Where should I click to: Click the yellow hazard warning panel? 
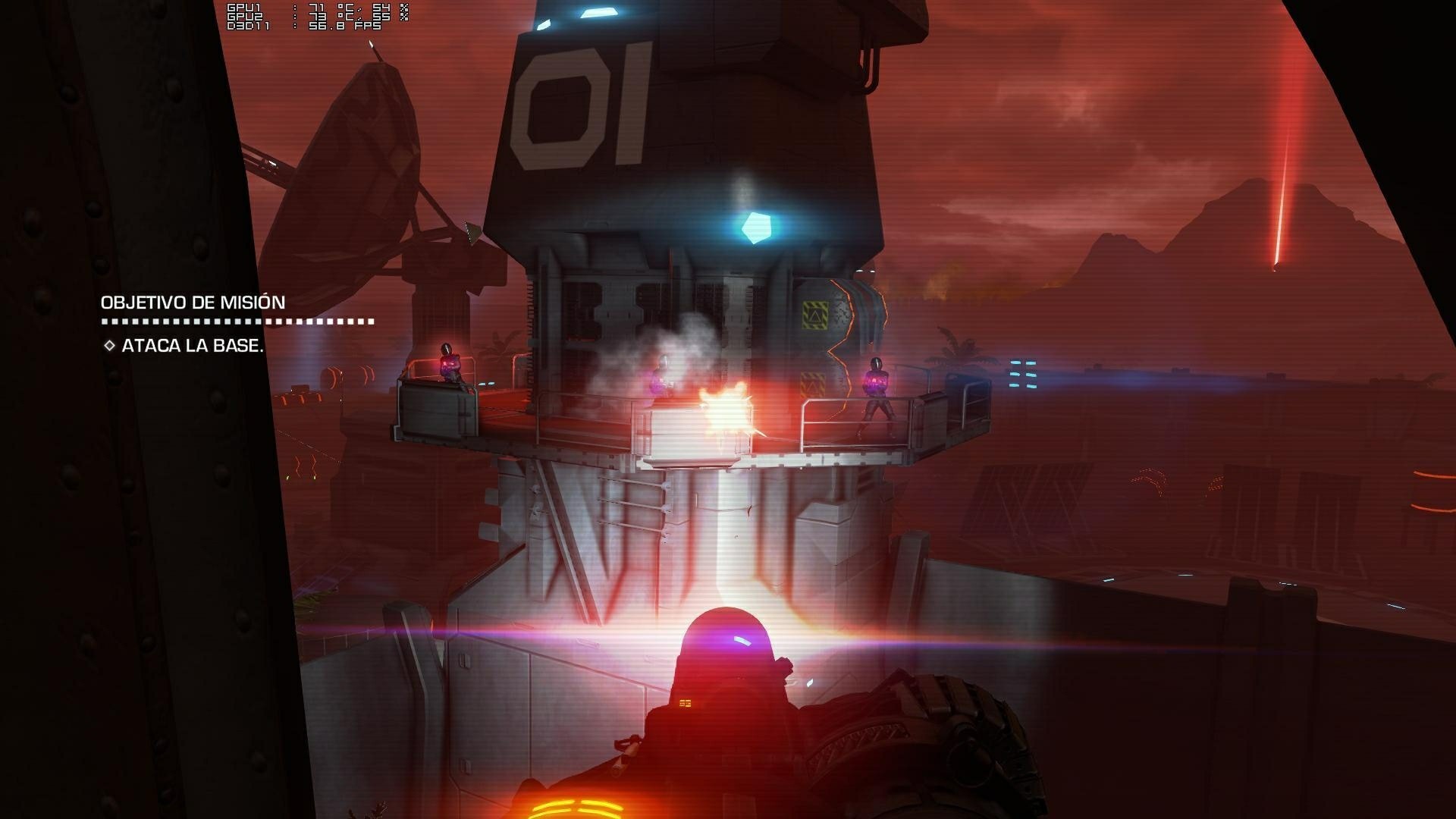(x=814, y=315)
